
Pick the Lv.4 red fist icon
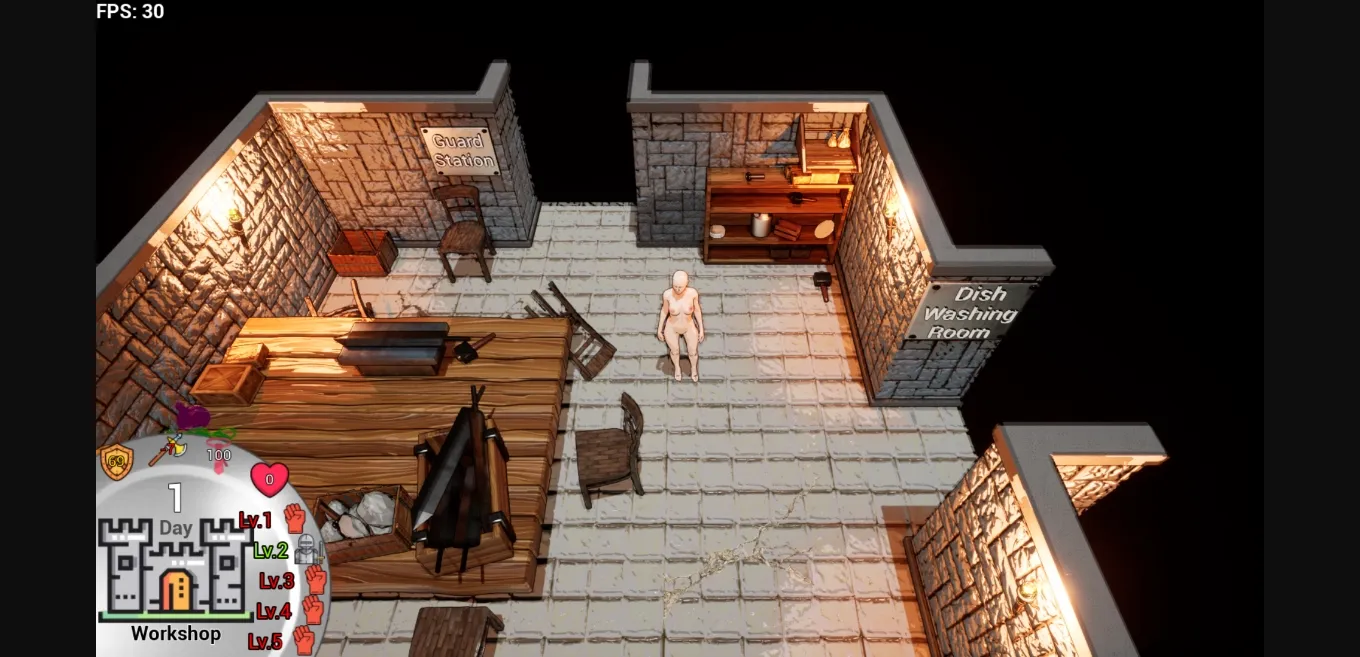313,609
